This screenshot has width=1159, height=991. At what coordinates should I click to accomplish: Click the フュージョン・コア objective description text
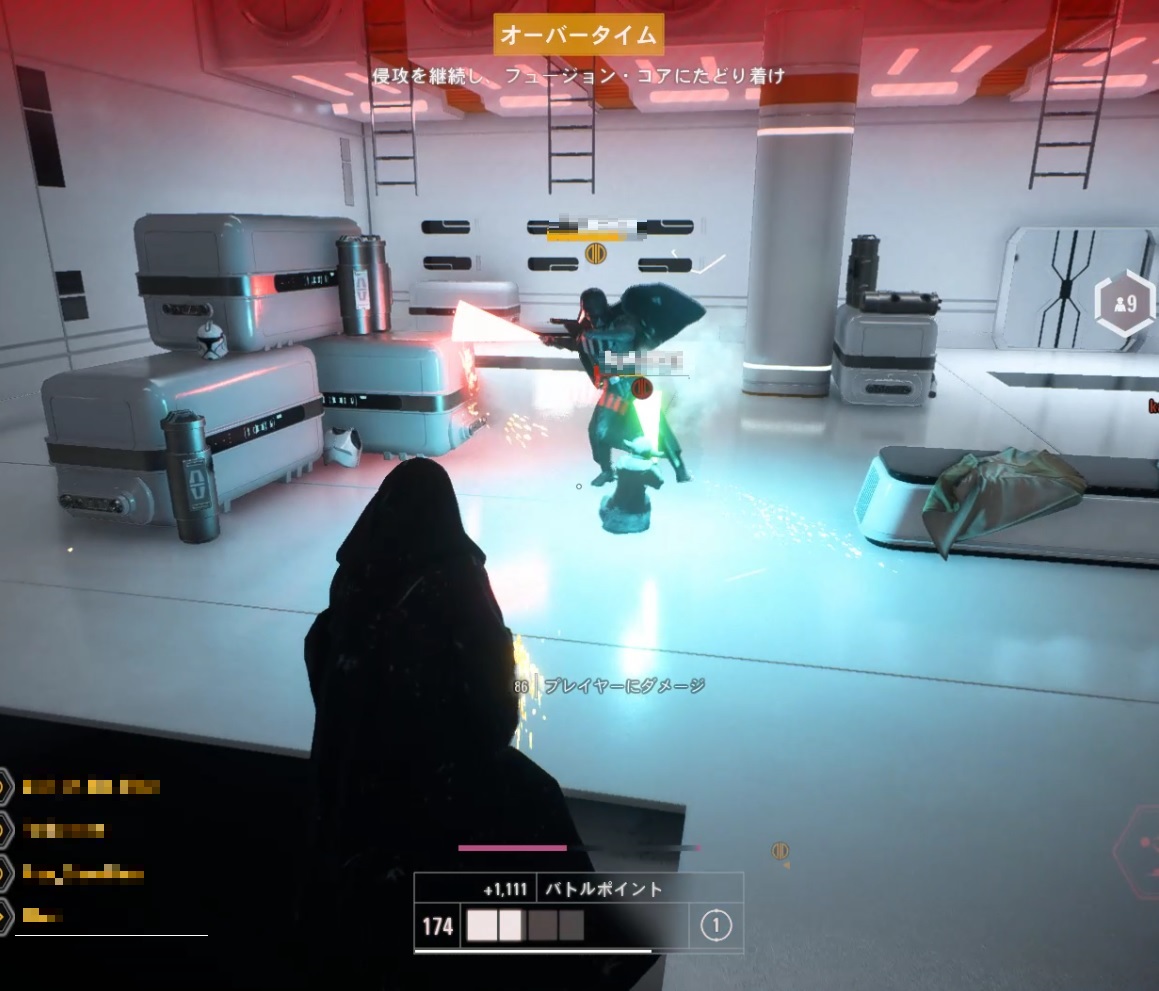578,75
